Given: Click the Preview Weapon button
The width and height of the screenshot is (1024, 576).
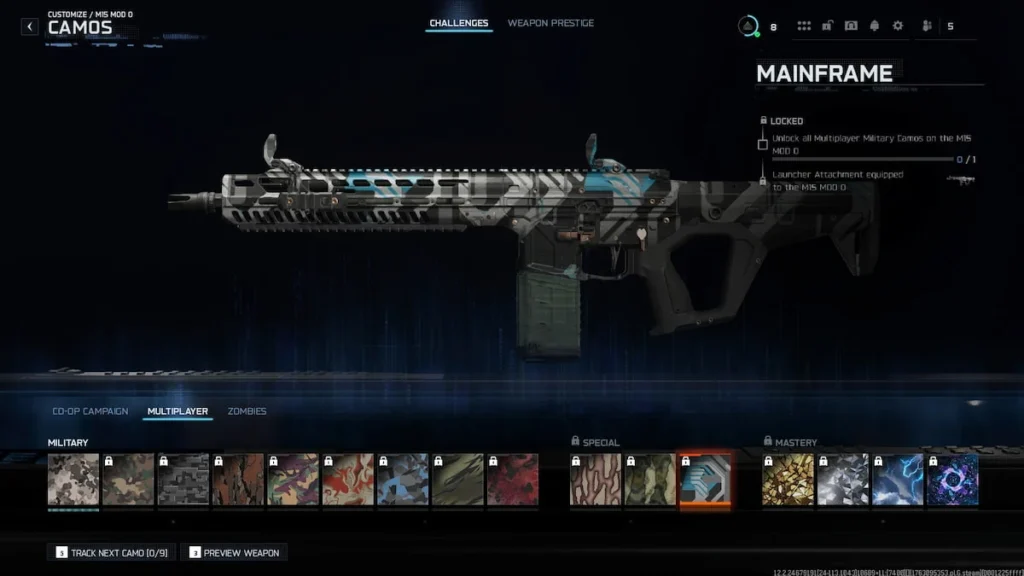Looking at the screenshot, I should pyautogui.click(x=234, y=552).
